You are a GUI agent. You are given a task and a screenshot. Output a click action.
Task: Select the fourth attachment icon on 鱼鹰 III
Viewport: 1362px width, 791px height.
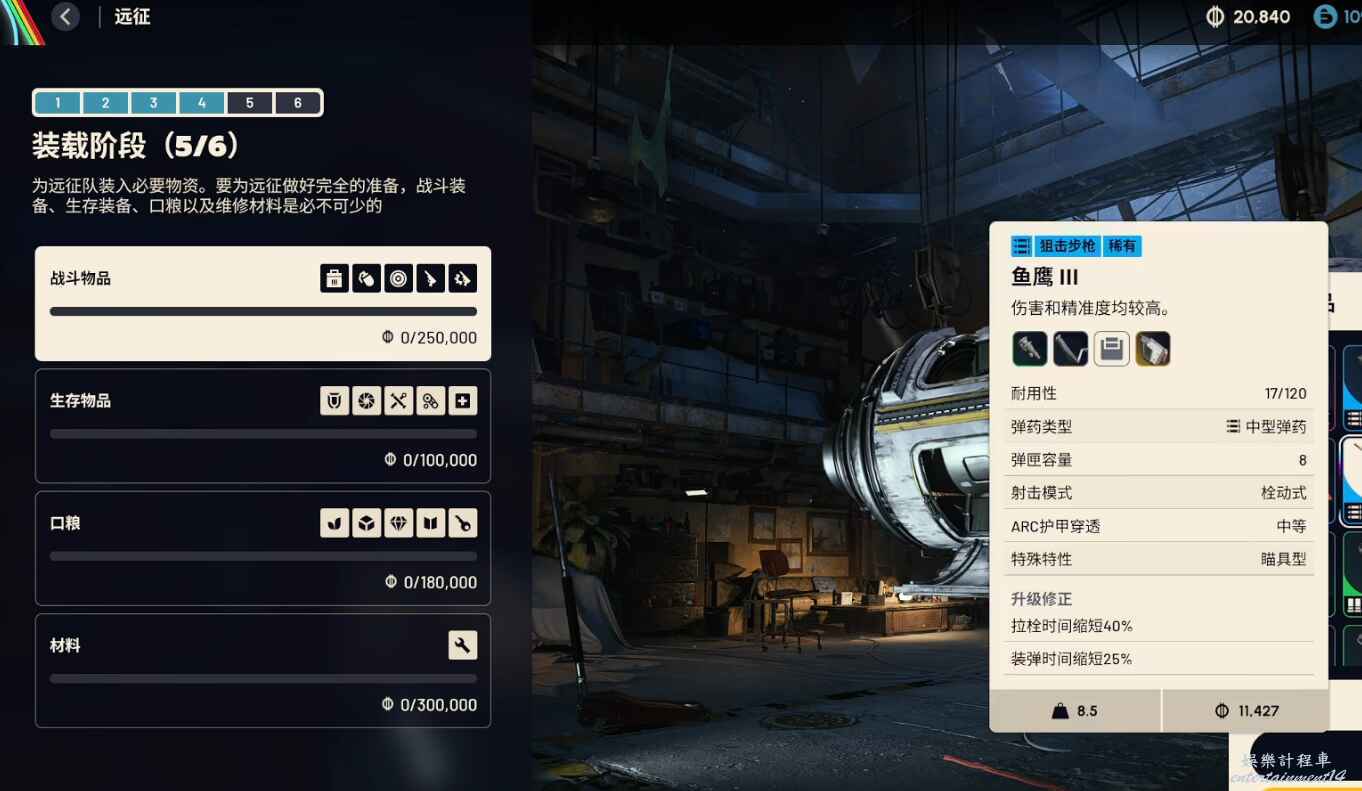click(x=1152, y=349)
